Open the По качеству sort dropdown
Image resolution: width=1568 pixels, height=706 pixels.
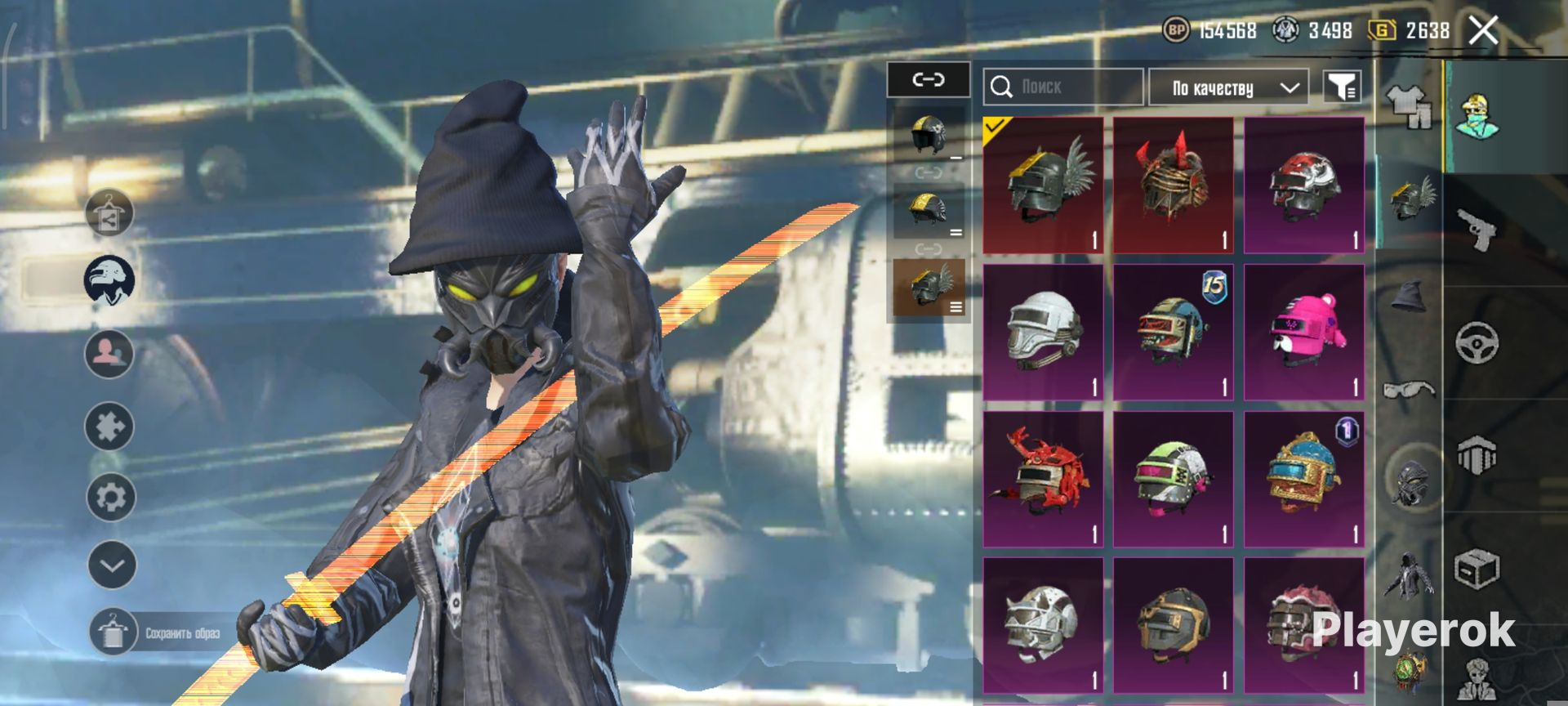[1228, 87]
